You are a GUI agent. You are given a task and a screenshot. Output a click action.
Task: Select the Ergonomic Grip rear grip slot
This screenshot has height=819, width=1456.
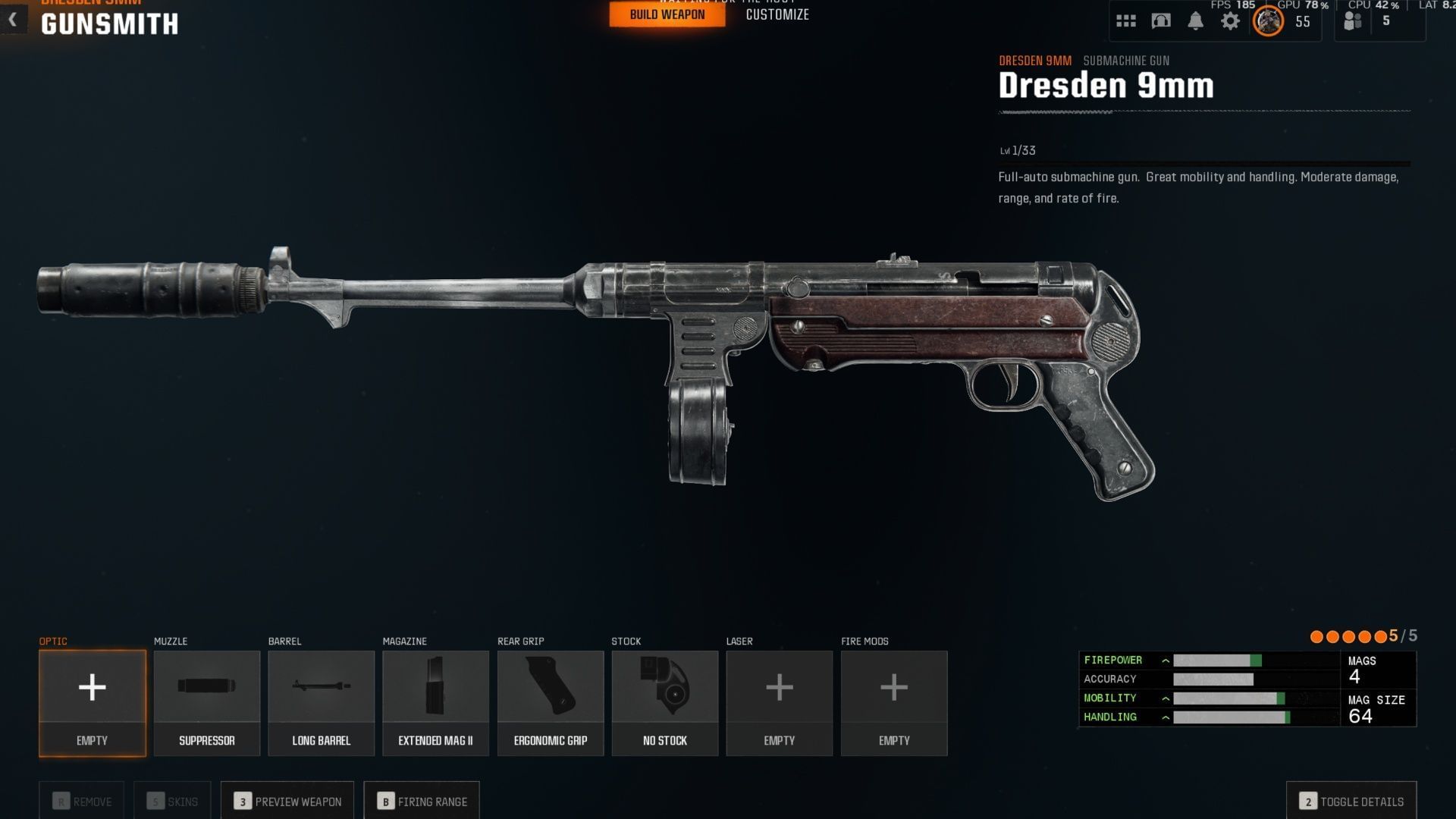(551, 702)
